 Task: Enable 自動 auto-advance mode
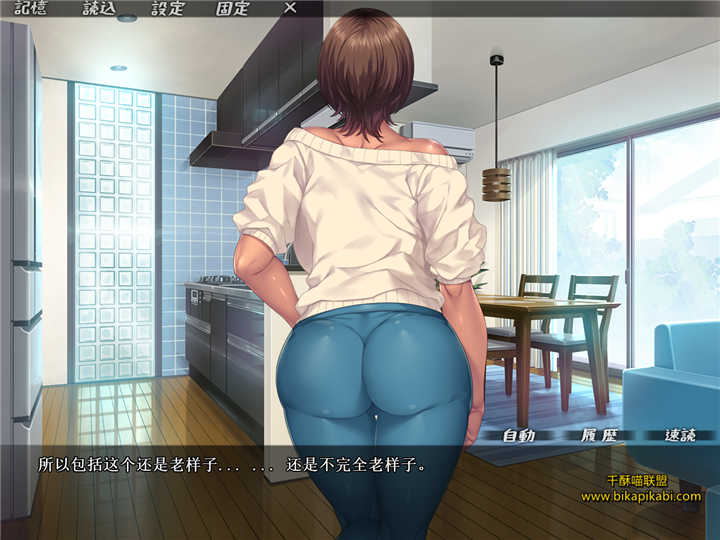(519, 435)
